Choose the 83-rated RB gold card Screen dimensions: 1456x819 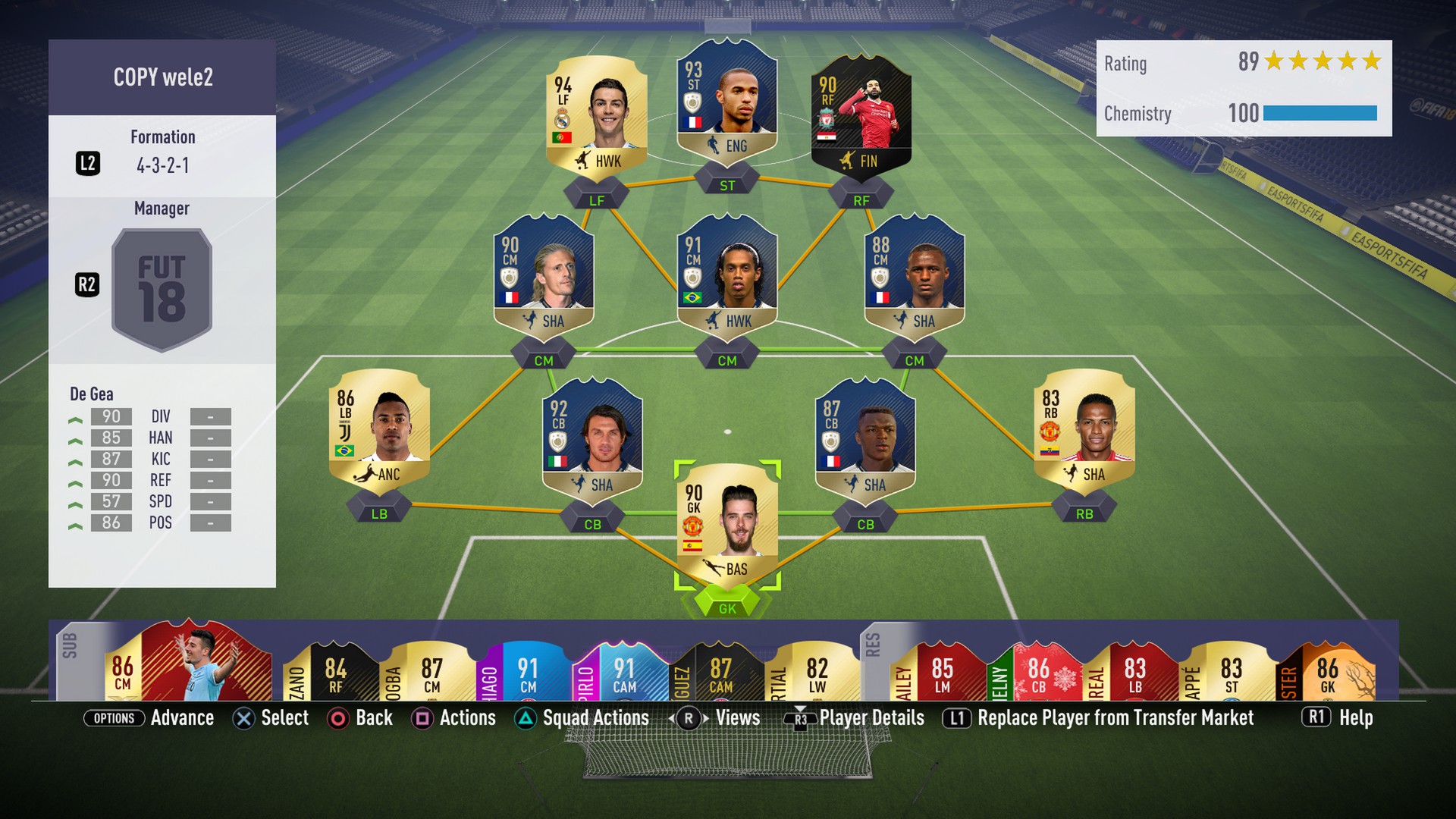tap(1084, 430)
